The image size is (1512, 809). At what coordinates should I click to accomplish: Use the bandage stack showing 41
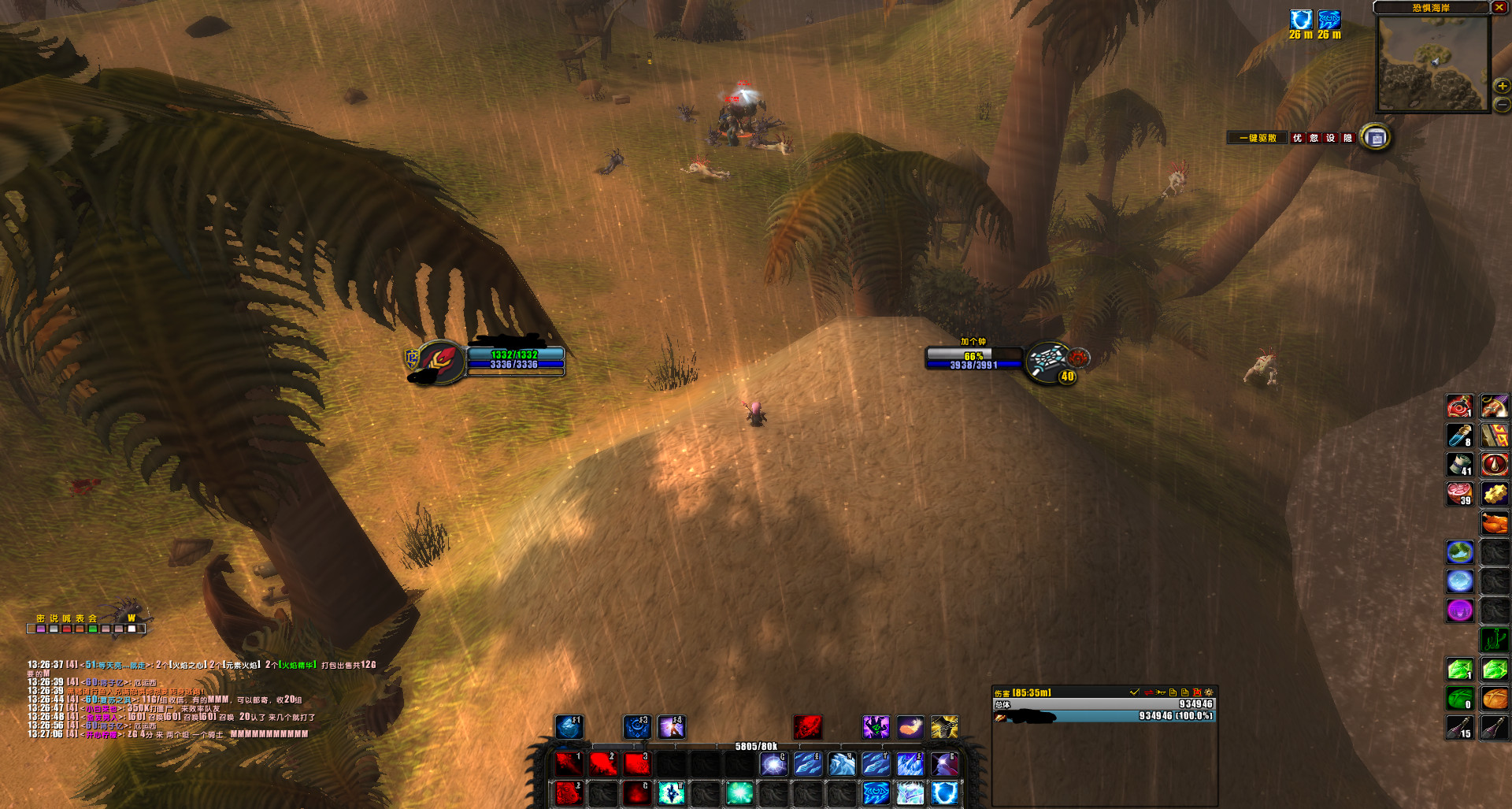(x=1459, y=464)
